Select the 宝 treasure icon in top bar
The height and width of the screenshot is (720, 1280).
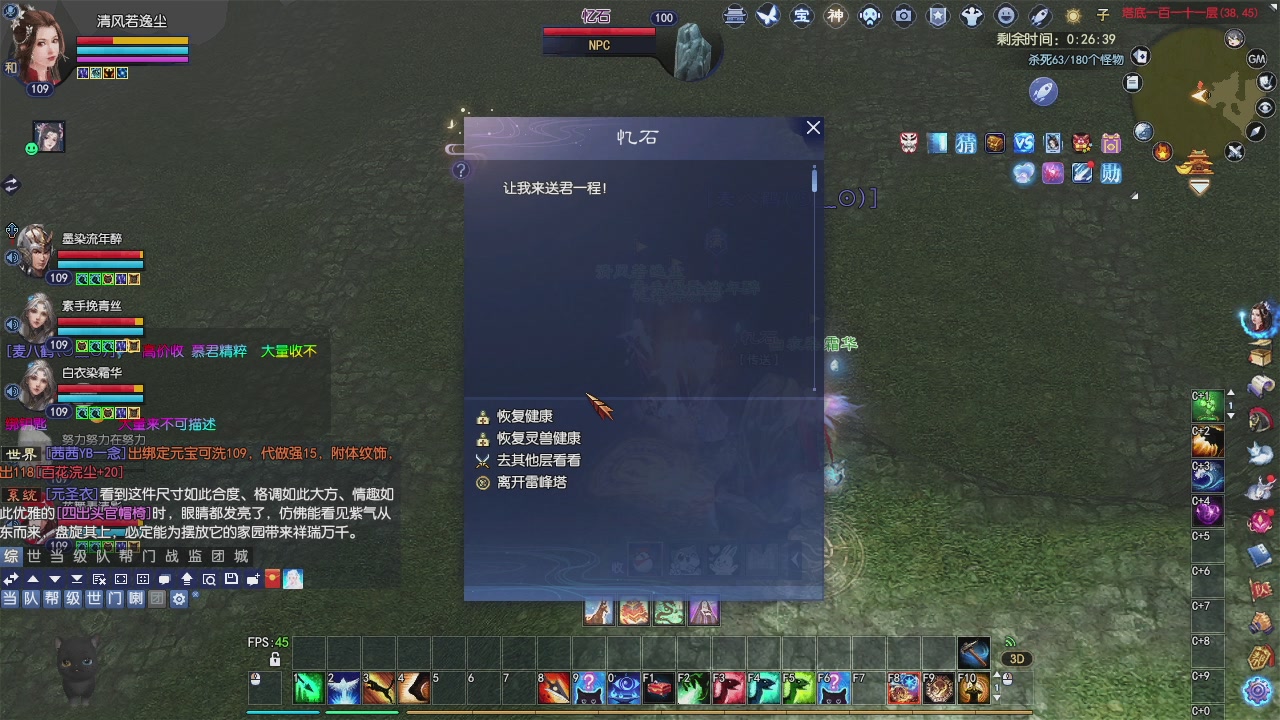(x=800, y=17)
